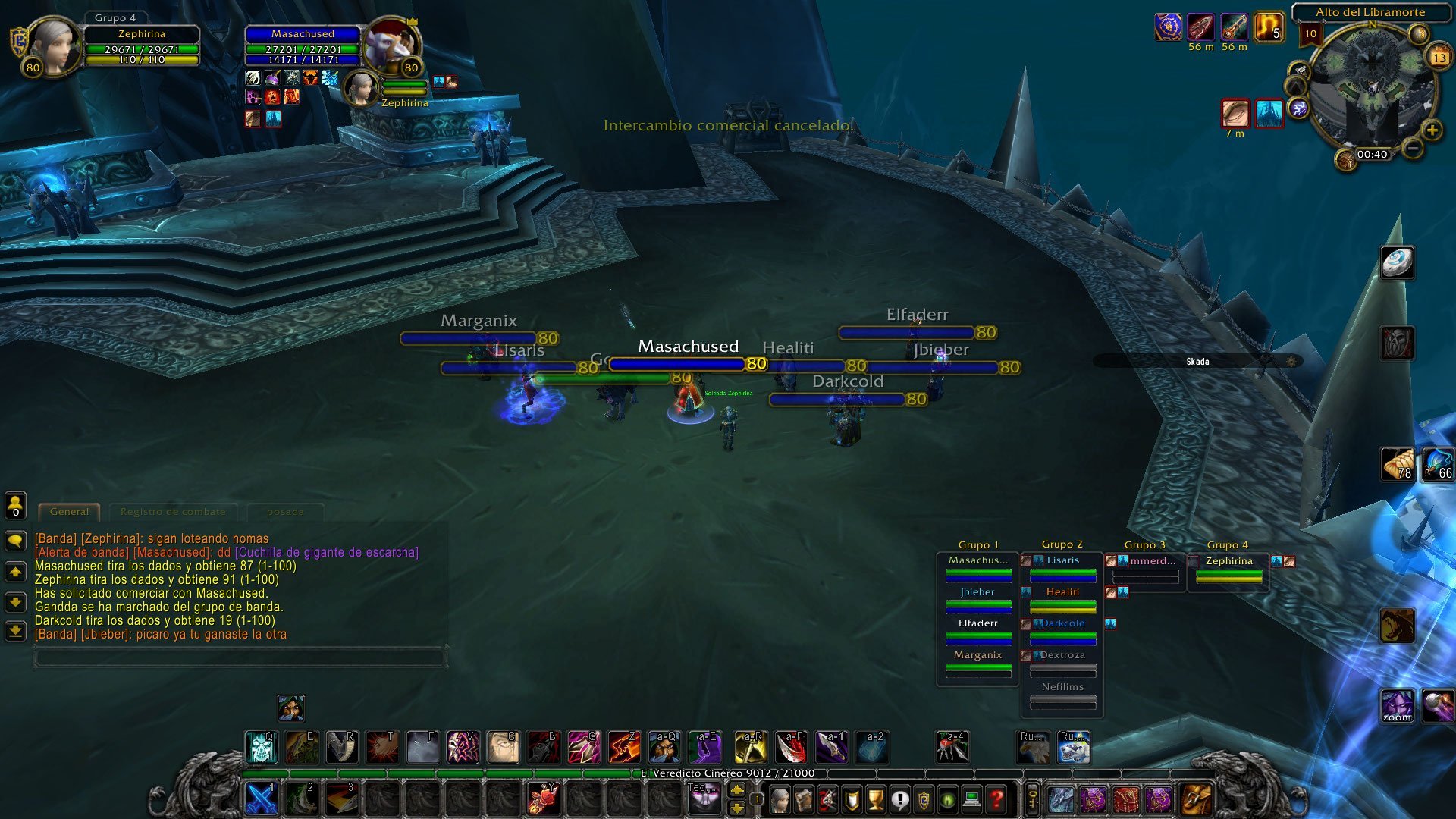Viewport: 1456px width, 819px height.
Task: Zoom in the minimap with the plus button
Action: coord(1432,130)
